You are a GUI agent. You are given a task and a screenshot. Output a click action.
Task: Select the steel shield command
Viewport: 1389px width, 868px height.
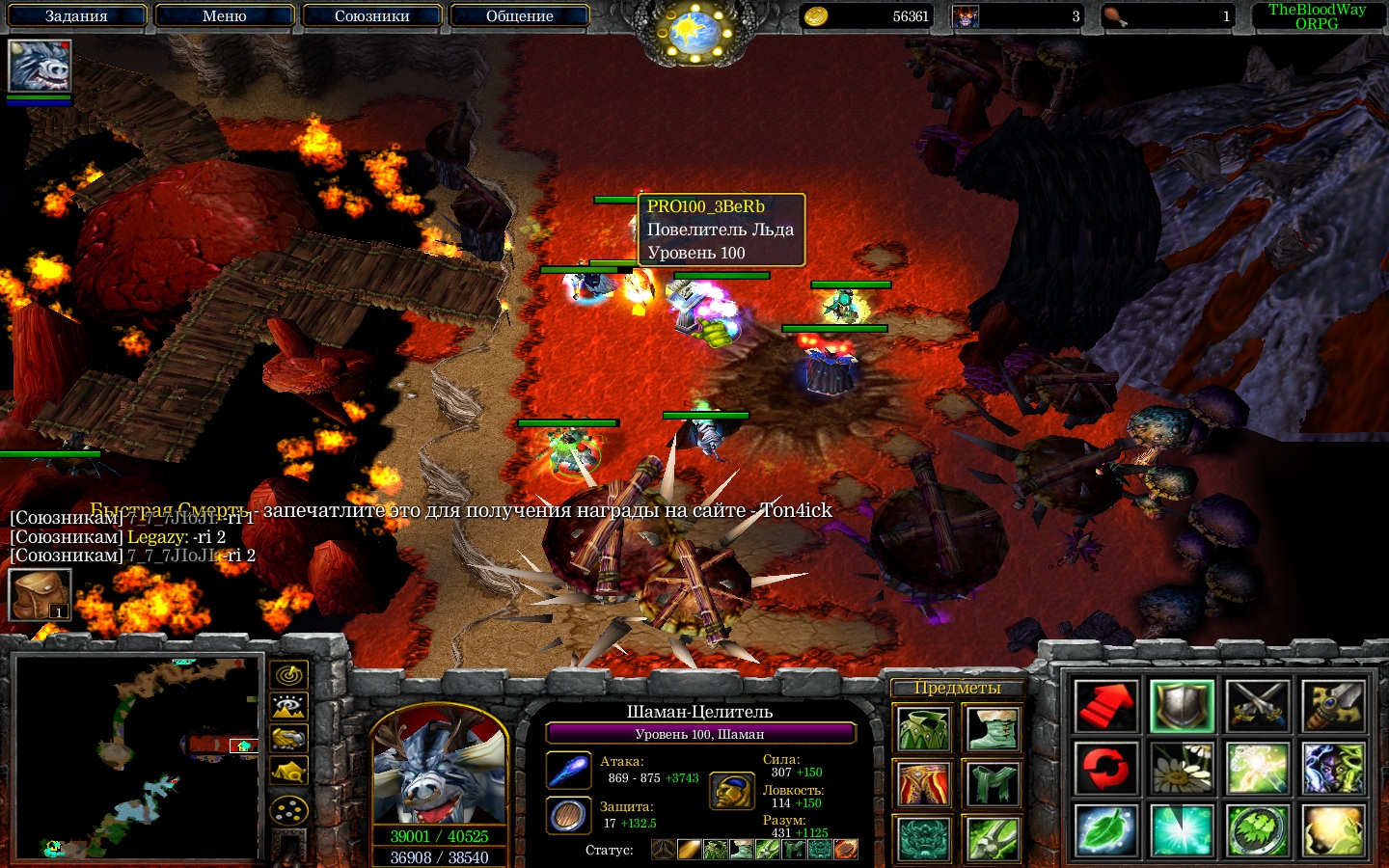click(x=1183, y=706)
